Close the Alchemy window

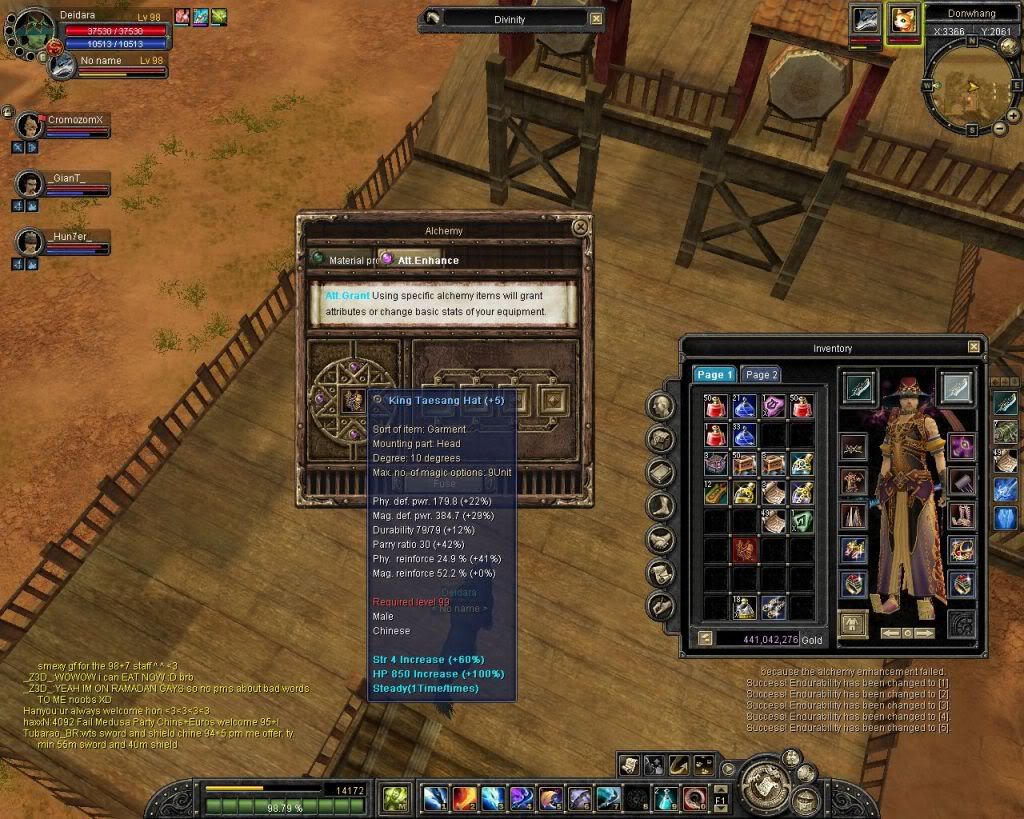[580, 227]
